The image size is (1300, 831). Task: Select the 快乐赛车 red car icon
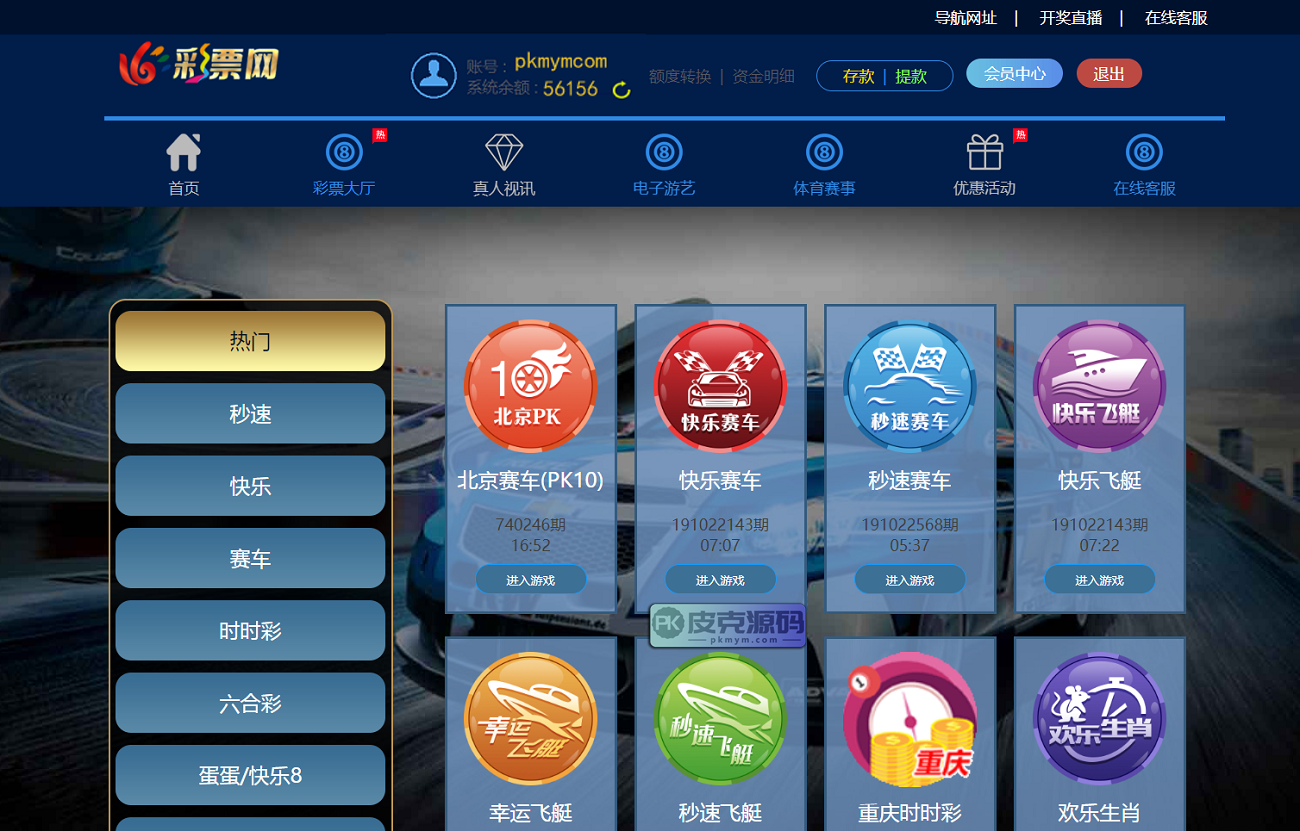[x=720, y=385]
